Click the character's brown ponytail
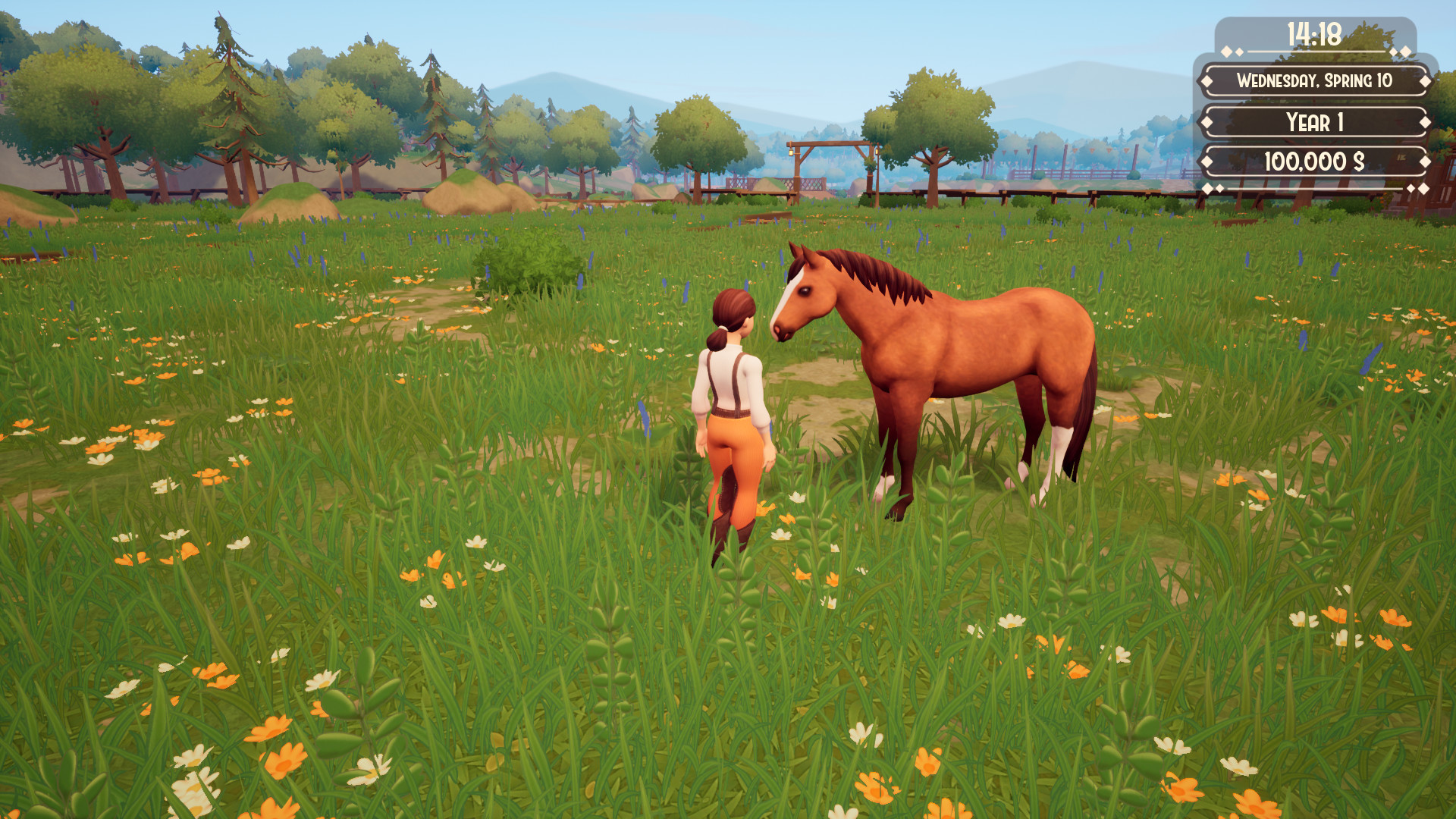Viewport: 1456px width, 819px height. pyautogui.click(x=719, y=341)
